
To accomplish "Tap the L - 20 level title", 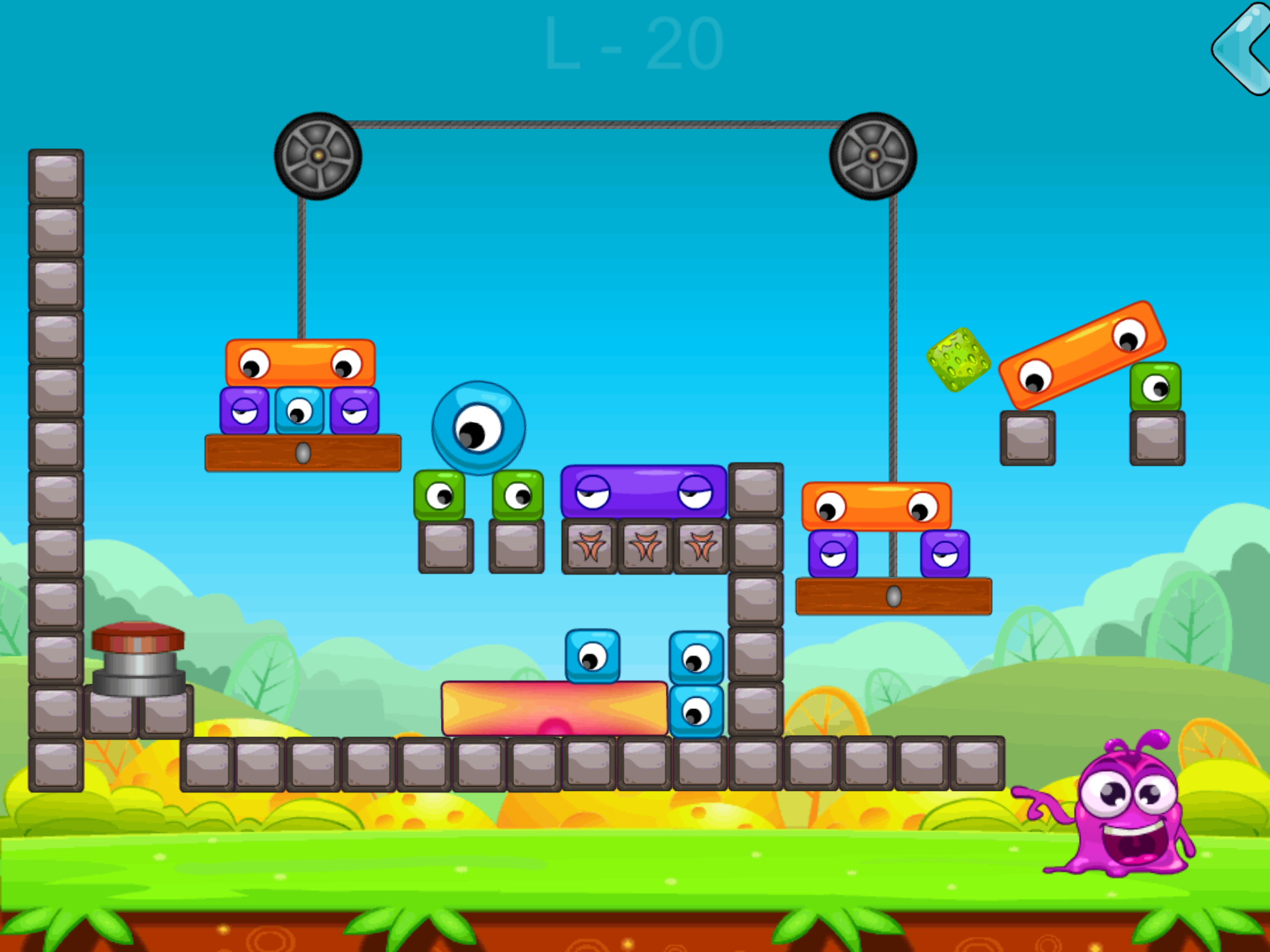I will pos(633,43).
